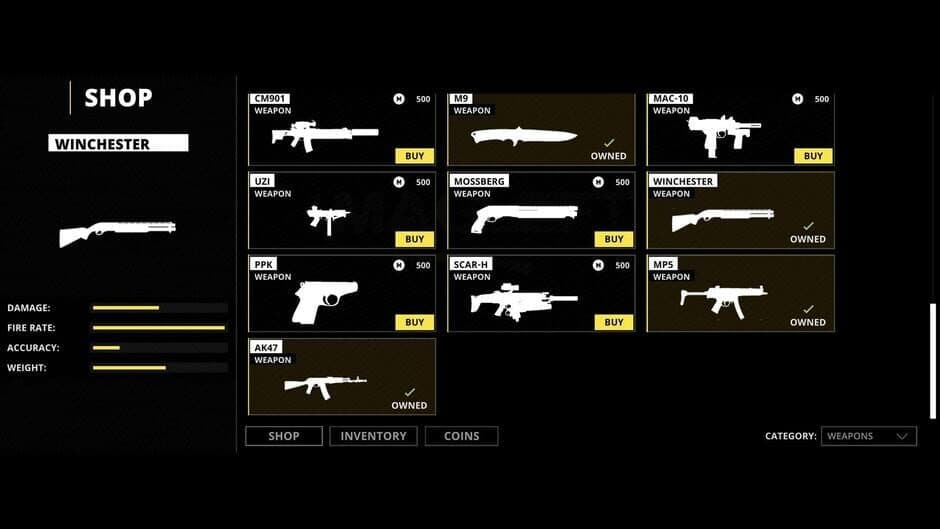Open the Weapons category dropdown
This screenshot has width=940, height=529.
coord(868,436)
